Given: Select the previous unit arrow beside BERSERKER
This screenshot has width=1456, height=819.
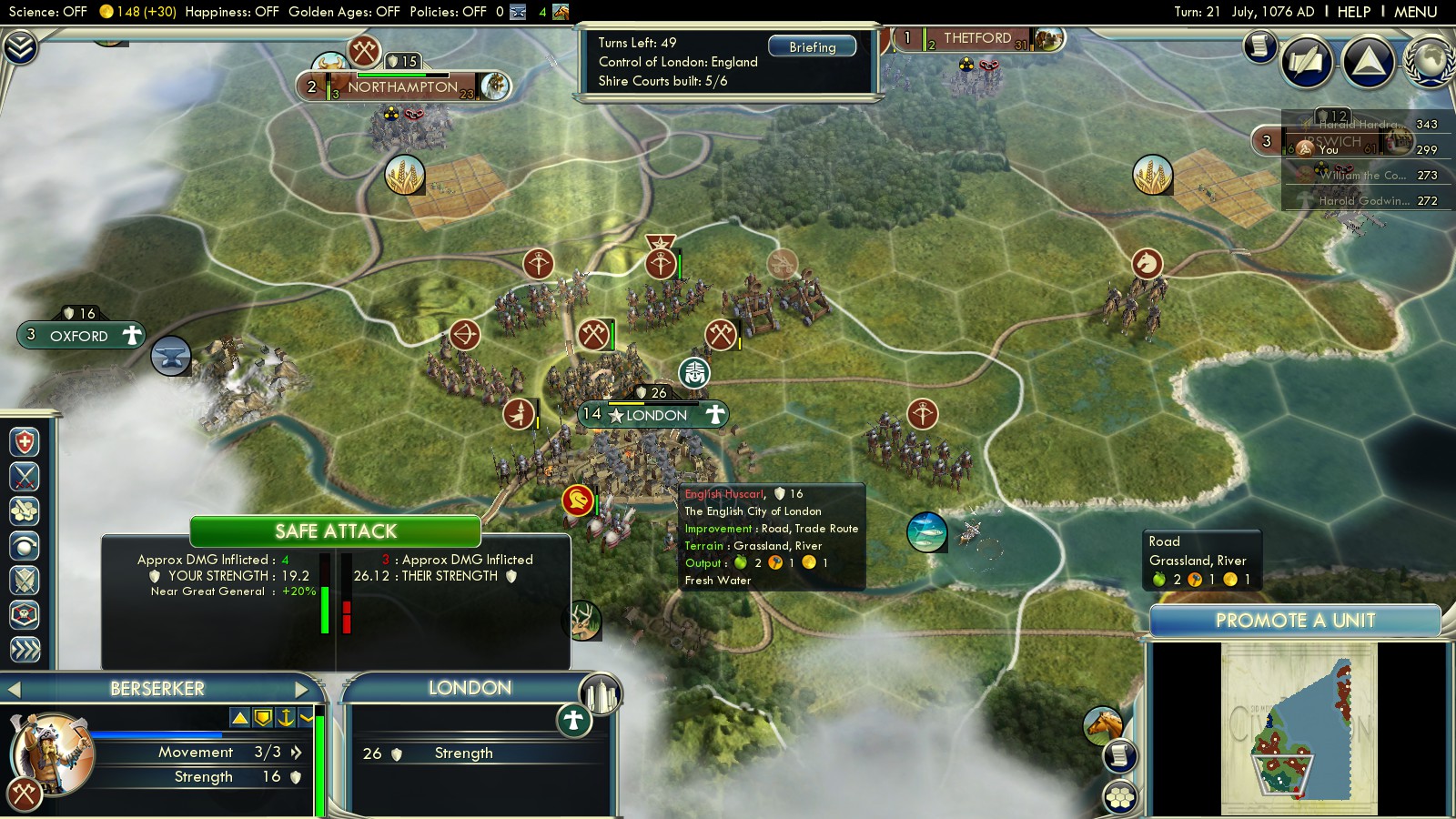Looking at the screenshot, I should point(14,689).
